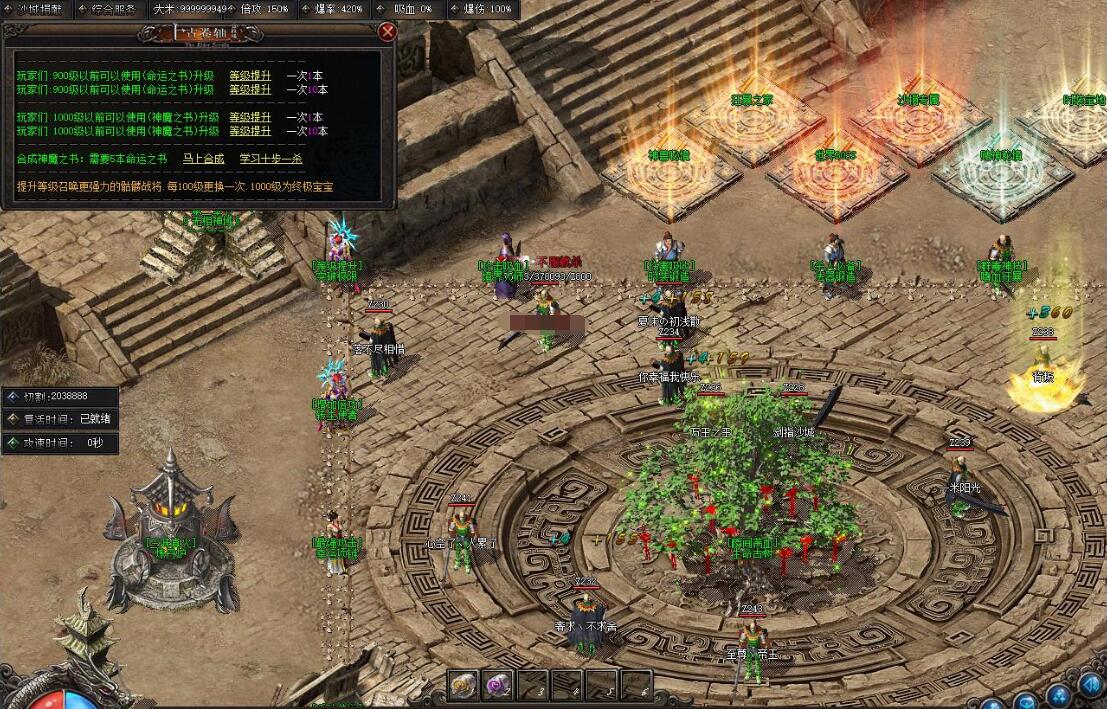Toggle the blue speaker sound button
The width and height of the screenshot is (1107, 709).
(x=1091, y=685)
